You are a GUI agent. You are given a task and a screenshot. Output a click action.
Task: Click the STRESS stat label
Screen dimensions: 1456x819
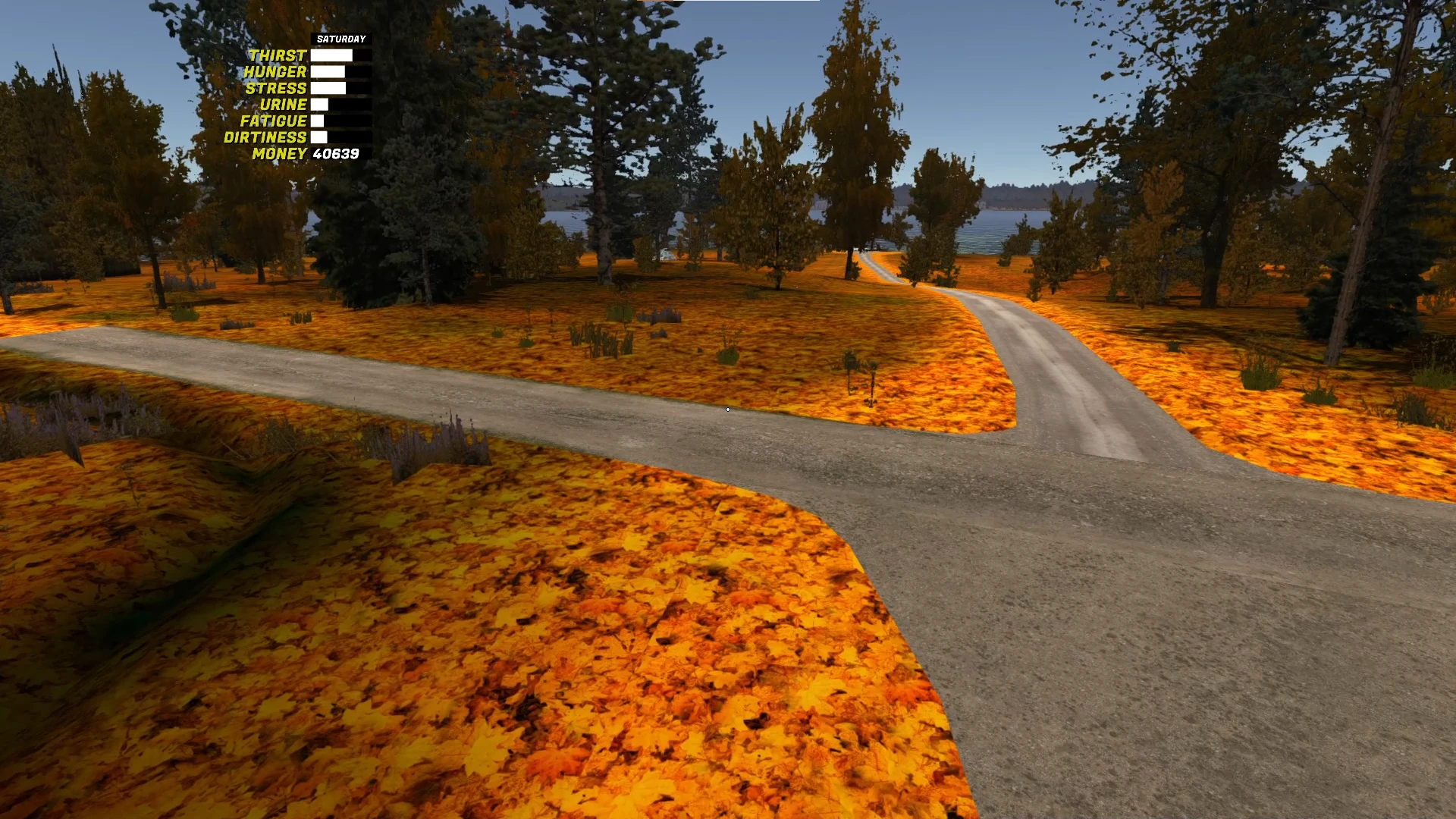point(277,88)
